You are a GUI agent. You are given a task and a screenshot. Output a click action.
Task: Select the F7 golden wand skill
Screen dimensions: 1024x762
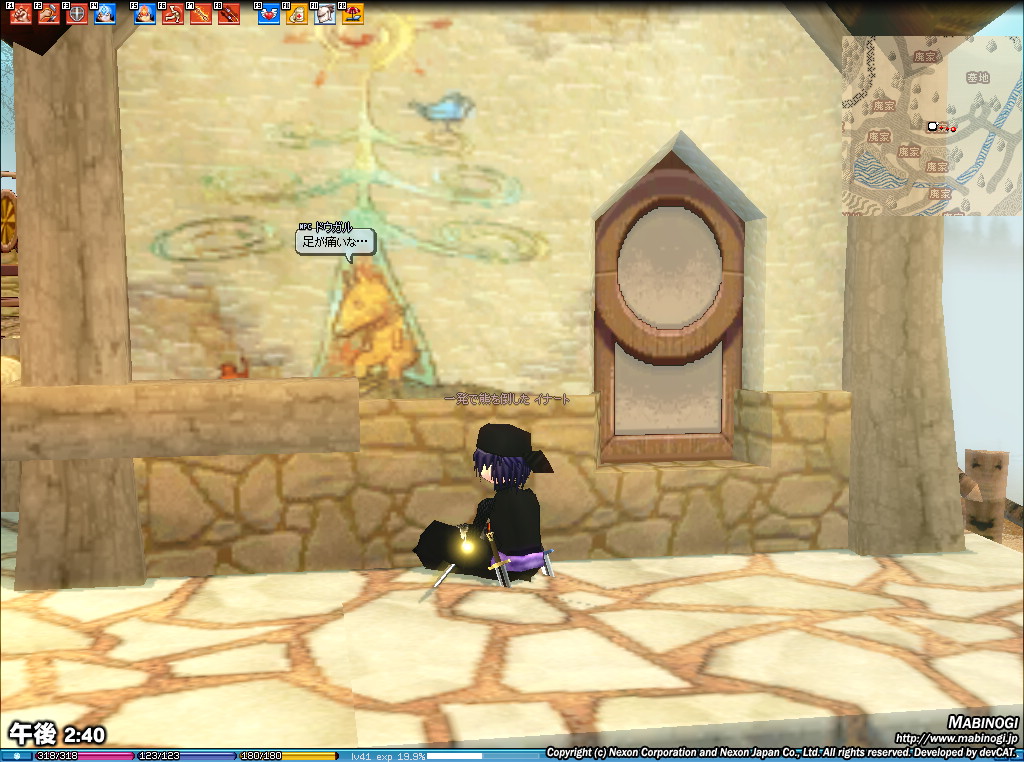pos(201,14)
